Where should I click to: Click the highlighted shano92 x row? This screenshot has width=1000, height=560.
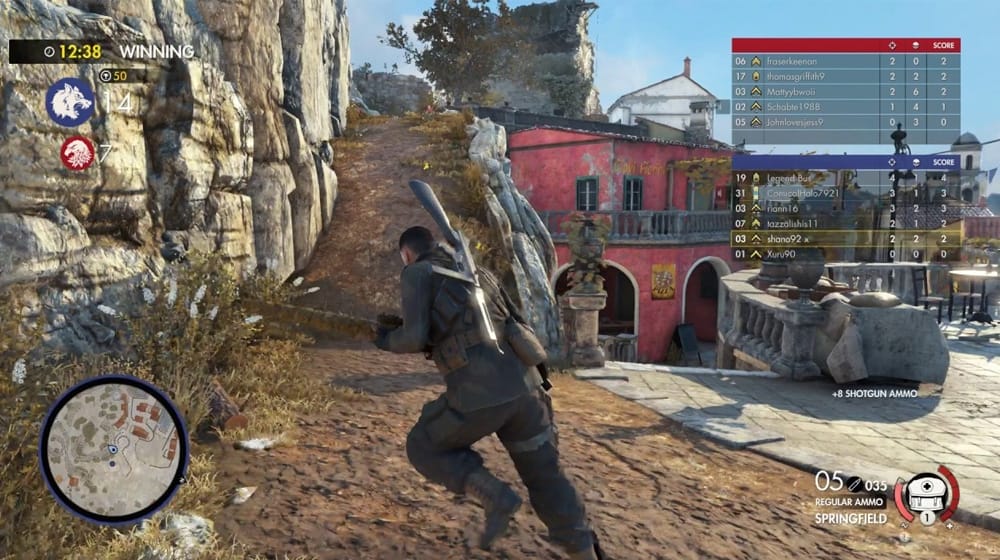click(845, 239)
